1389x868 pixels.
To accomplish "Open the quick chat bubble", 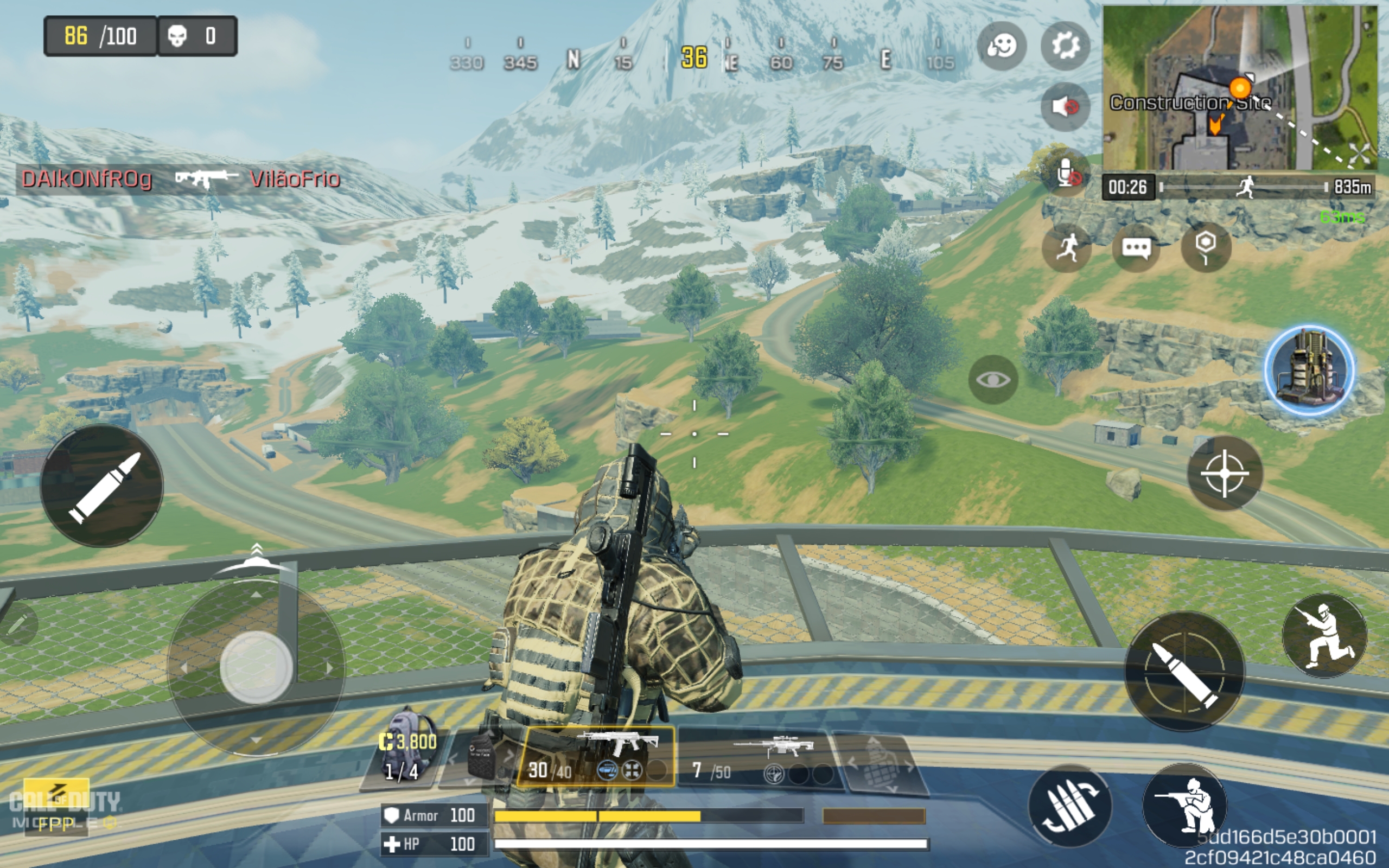I will point(1136,248).
